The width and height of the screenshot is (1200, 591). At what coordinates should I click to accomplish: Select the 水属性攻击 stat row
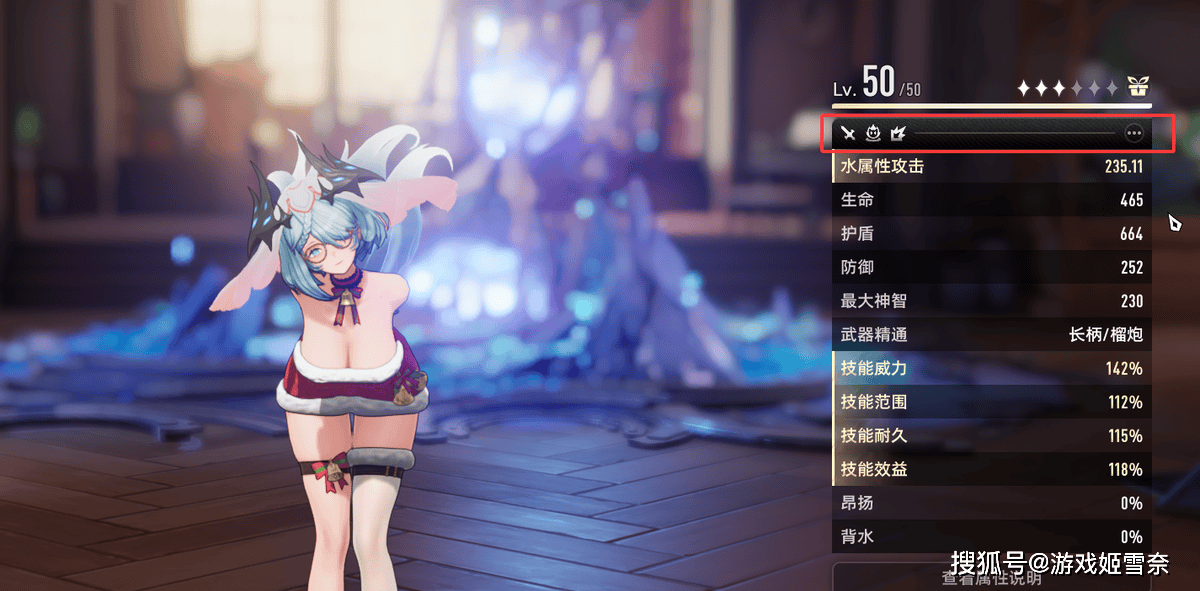[x=991, y=167]
